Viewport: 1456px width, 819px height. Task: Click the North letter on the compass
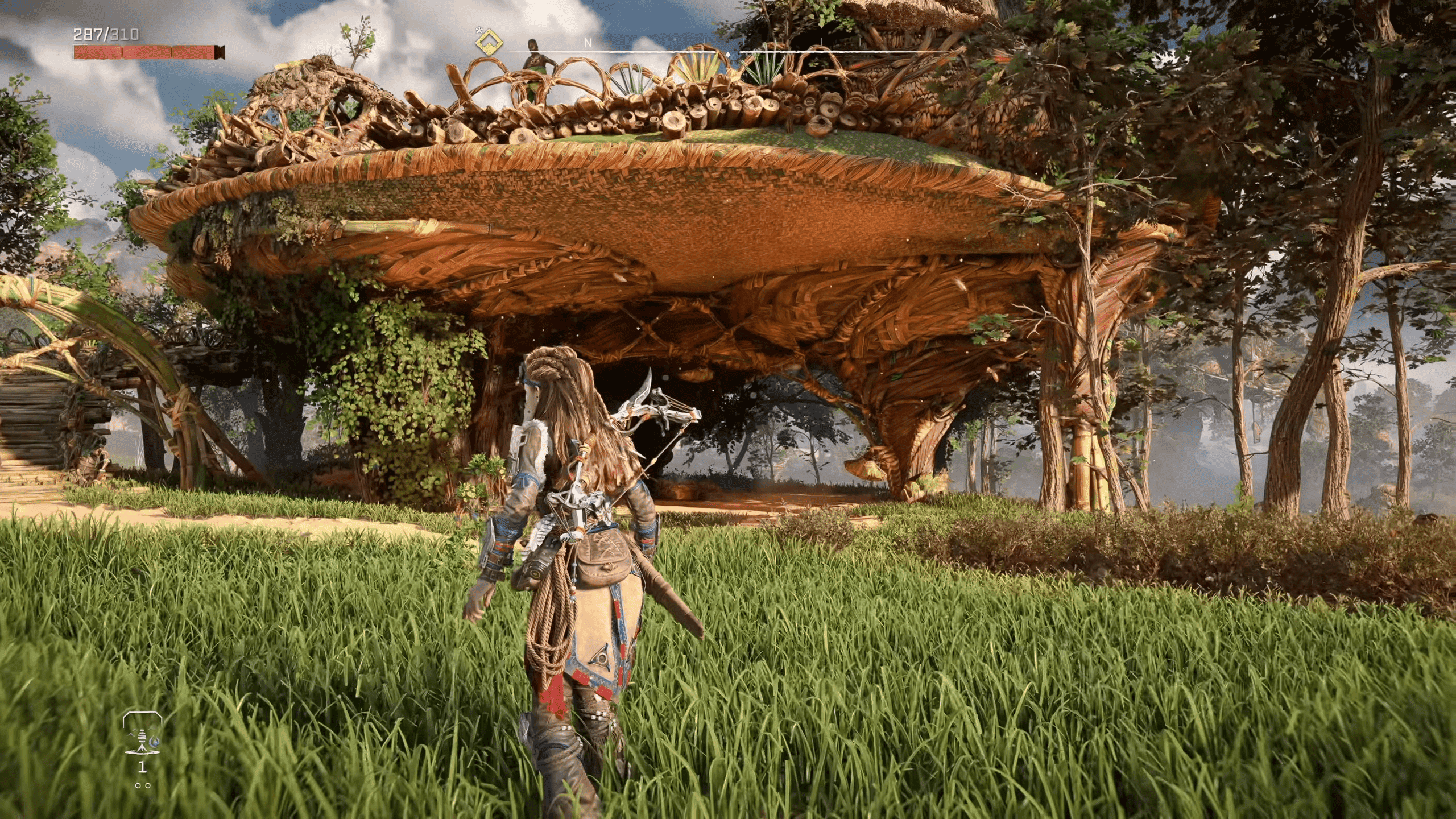(588, 43)
